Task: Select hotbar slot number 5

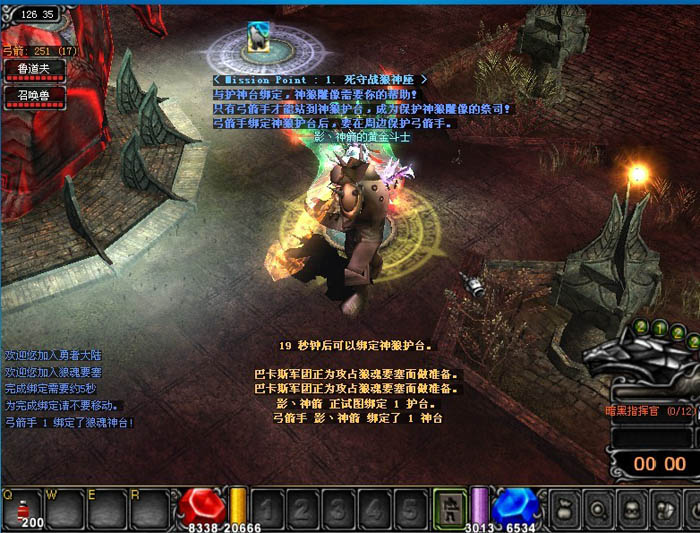Action: [x=407, y=510]
